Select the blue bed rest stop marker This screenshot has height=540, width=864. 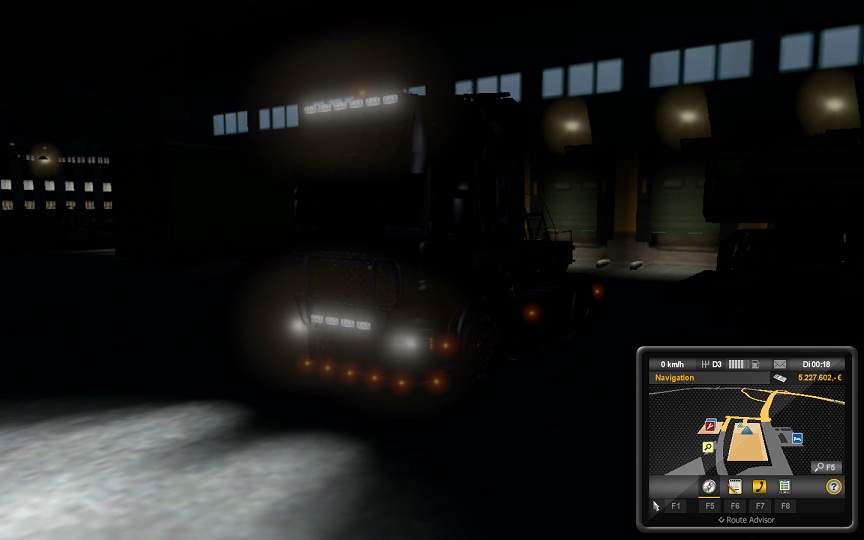tap(797, 438)
